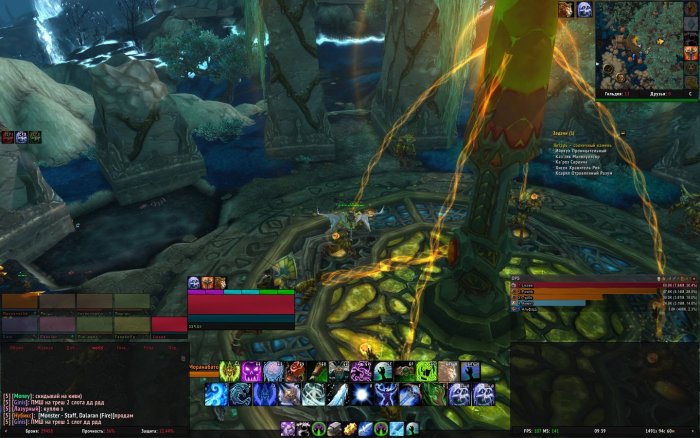Click the lion buff icon beside minimap

point(567,9)
